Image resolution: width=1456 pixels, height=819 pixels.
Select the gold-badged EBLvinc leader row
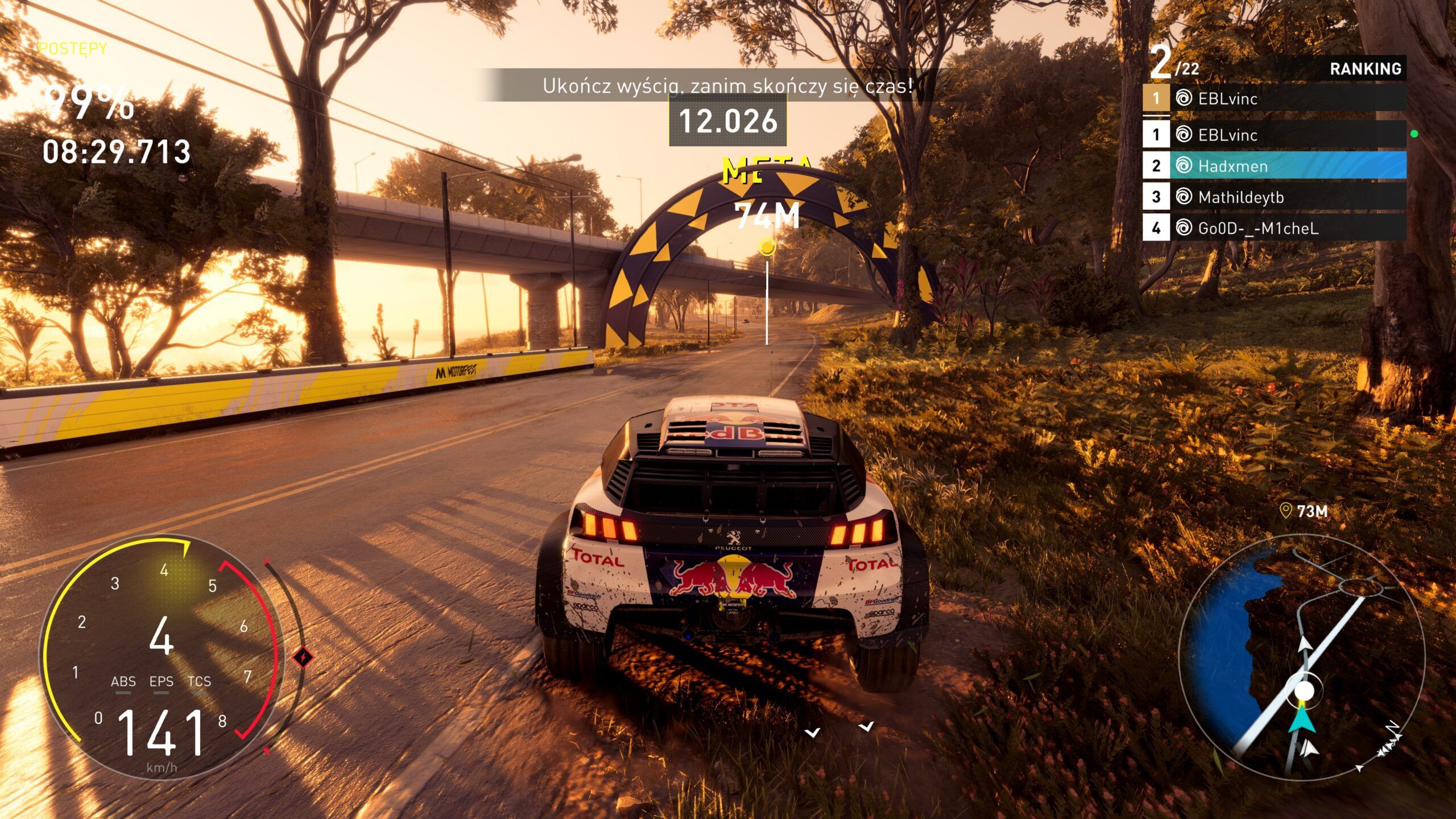[1274, 98]
